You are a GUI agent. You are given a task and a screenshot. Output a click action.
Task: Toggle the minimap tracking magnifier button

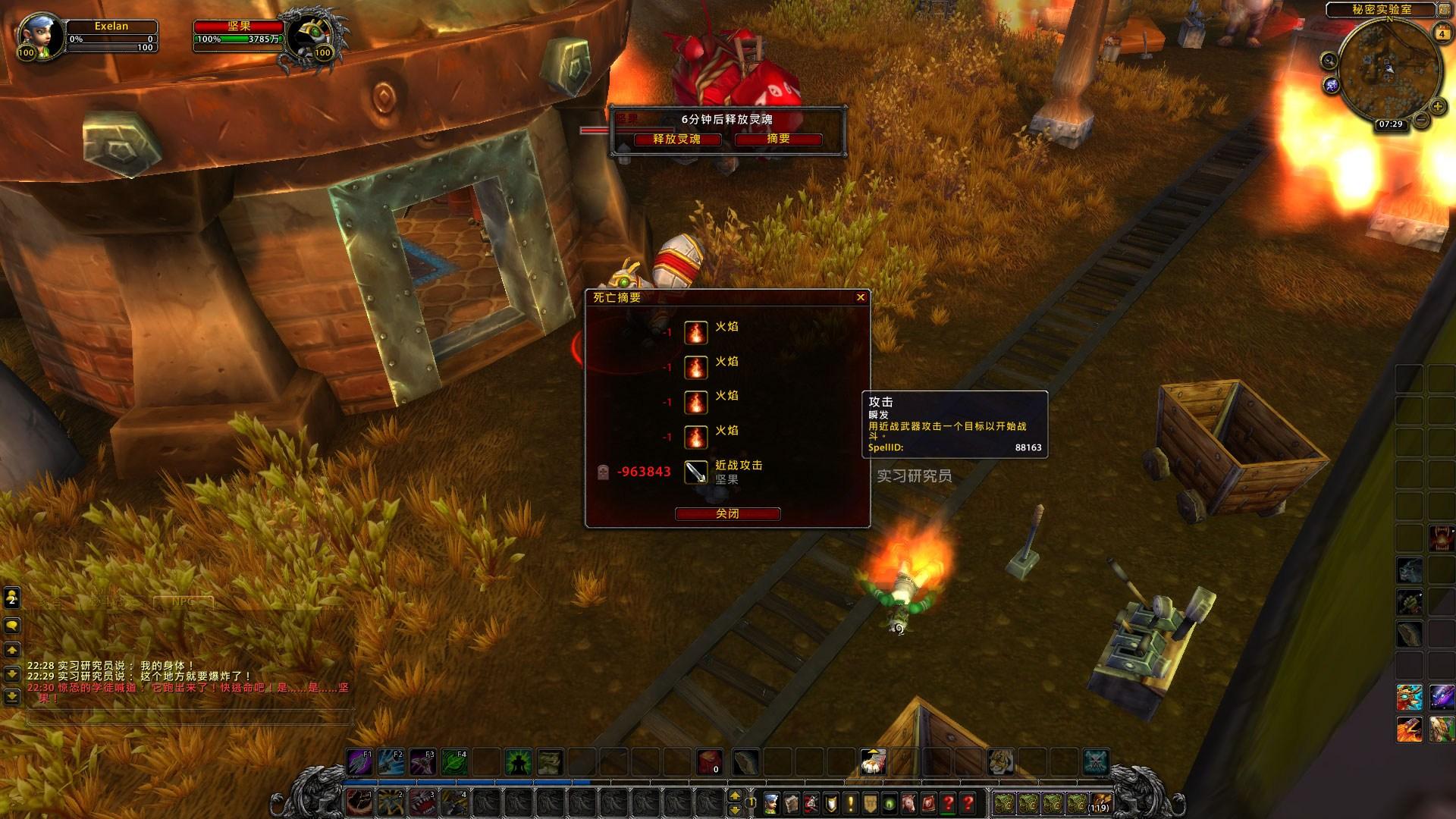[1329, 61]
